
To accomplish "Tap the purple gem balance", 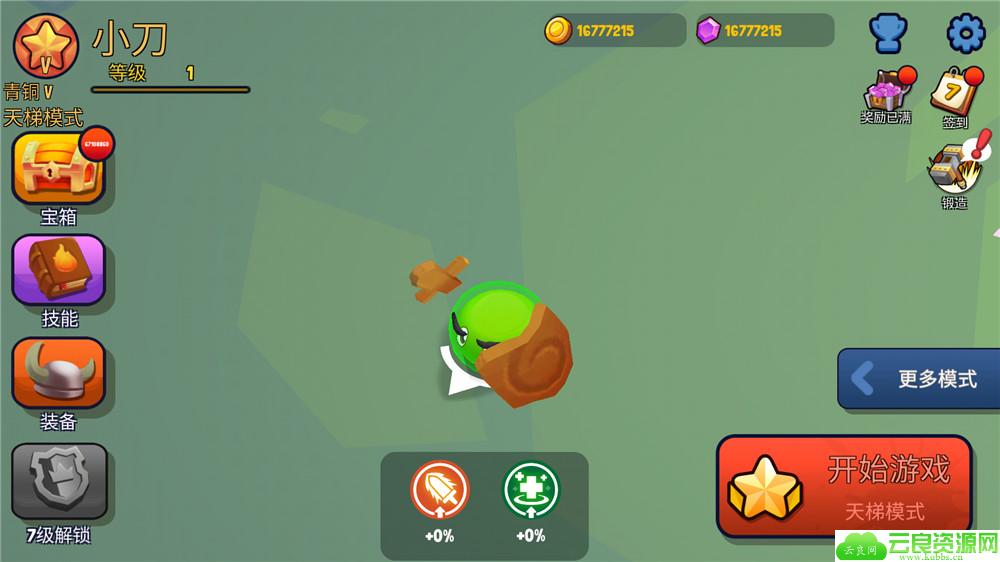I will tap(763, 30).
